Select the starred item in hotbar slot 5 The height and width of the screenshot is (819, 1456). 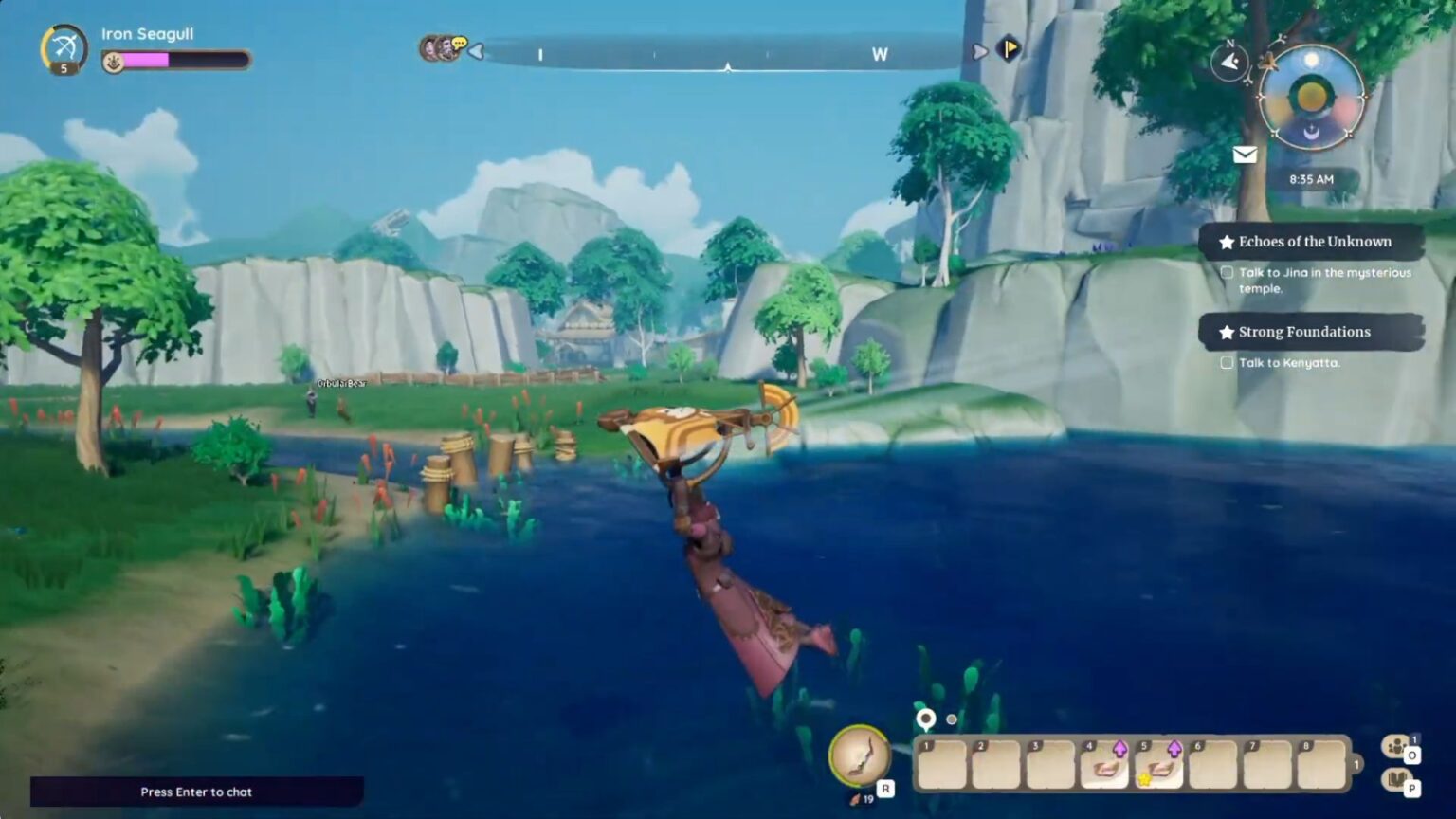coord(1159,764)
